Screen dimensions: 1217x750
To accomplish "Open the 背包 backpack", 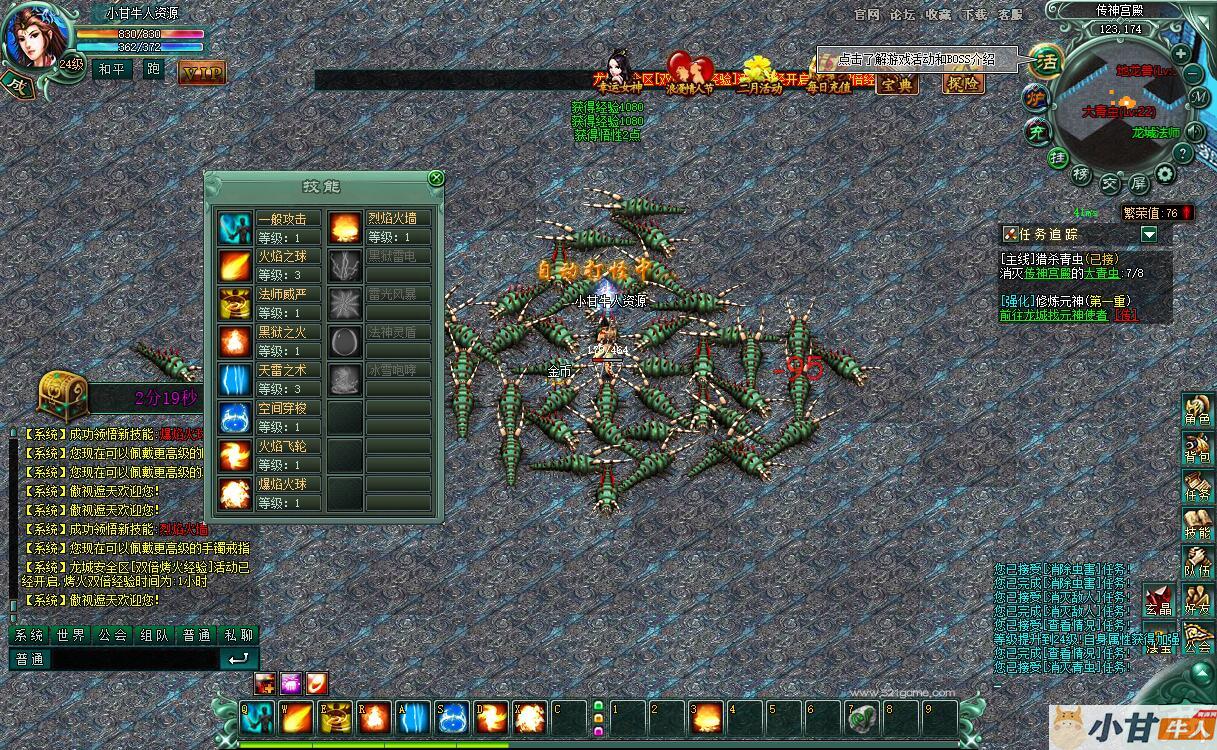I will (x=1197, y=449).
